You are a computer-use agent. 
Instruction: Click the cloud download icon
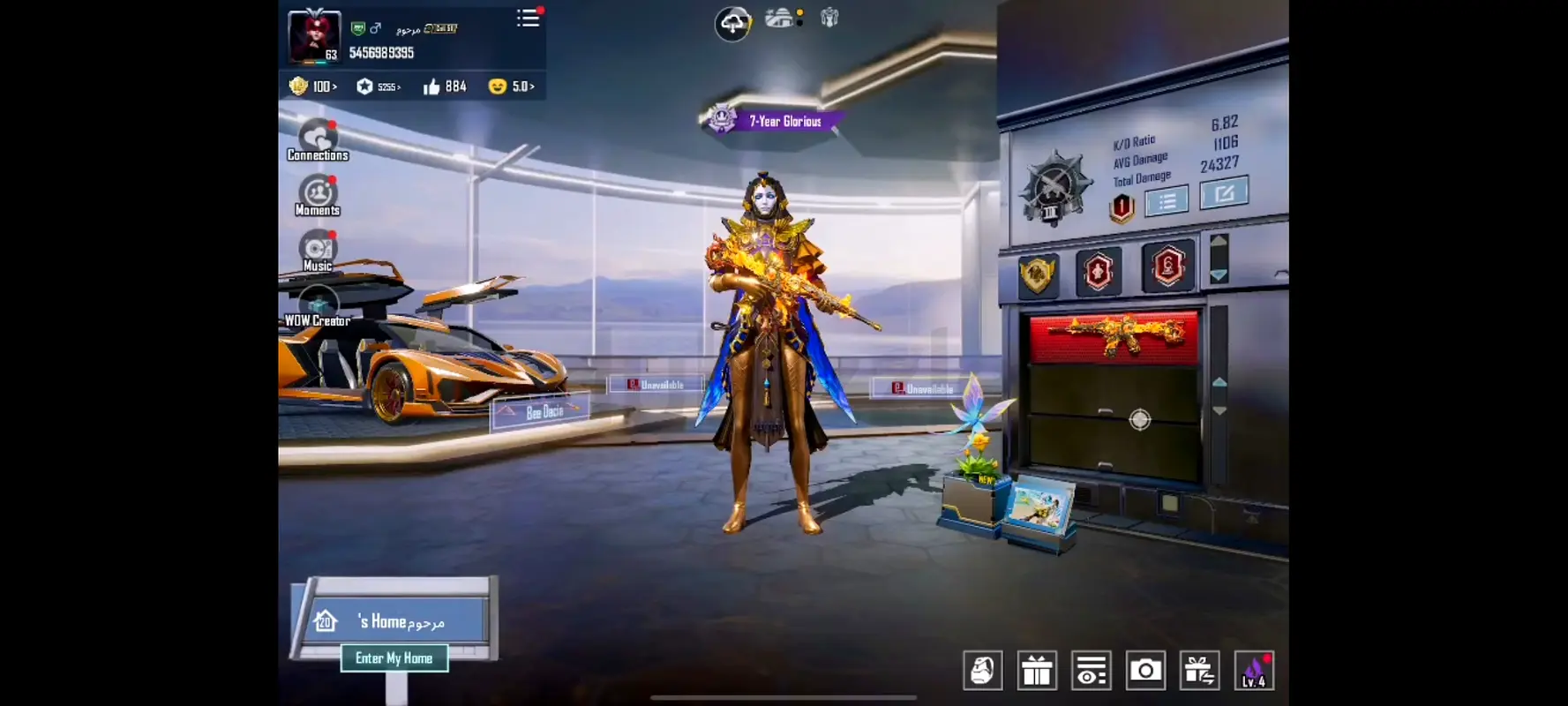click(732, 23)
